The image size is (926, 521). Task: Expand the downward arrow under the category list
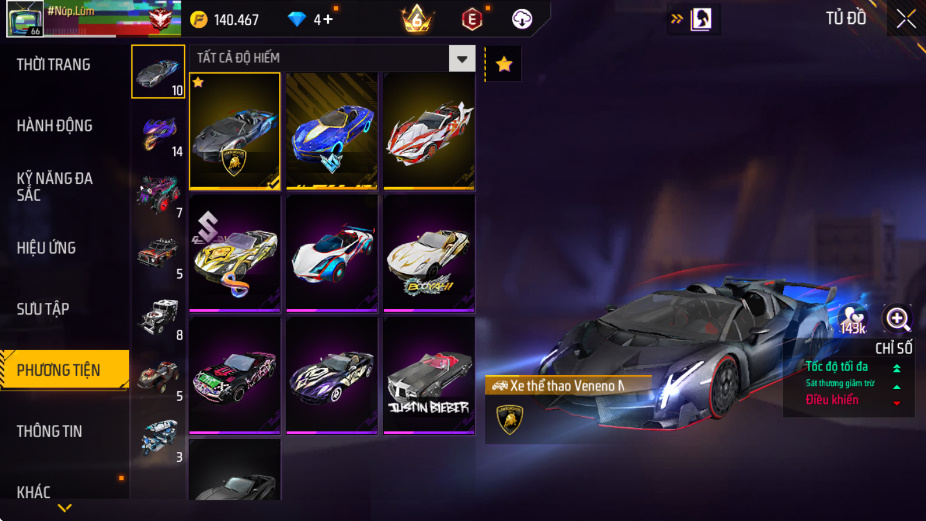[64, 508]
